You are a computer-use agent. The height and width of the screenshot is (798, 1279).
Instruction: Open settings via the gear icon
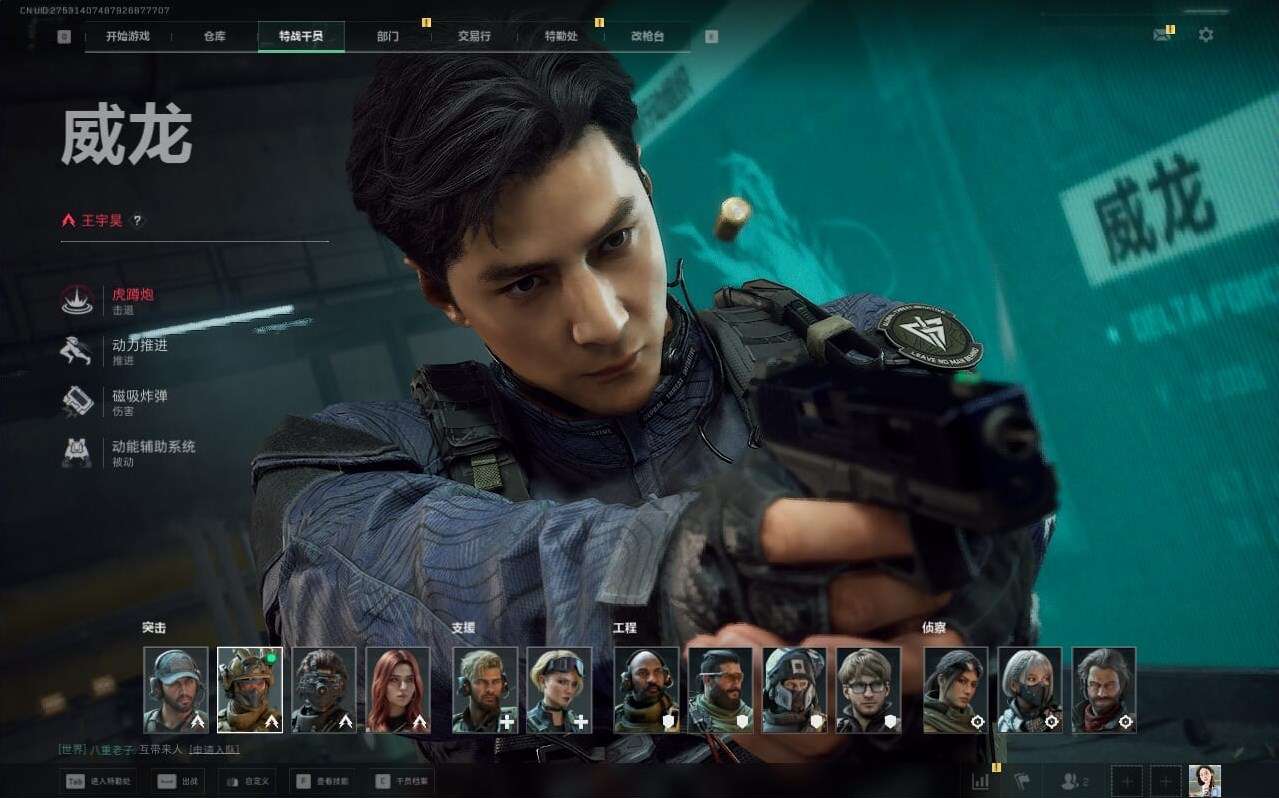pos(1206,35)
